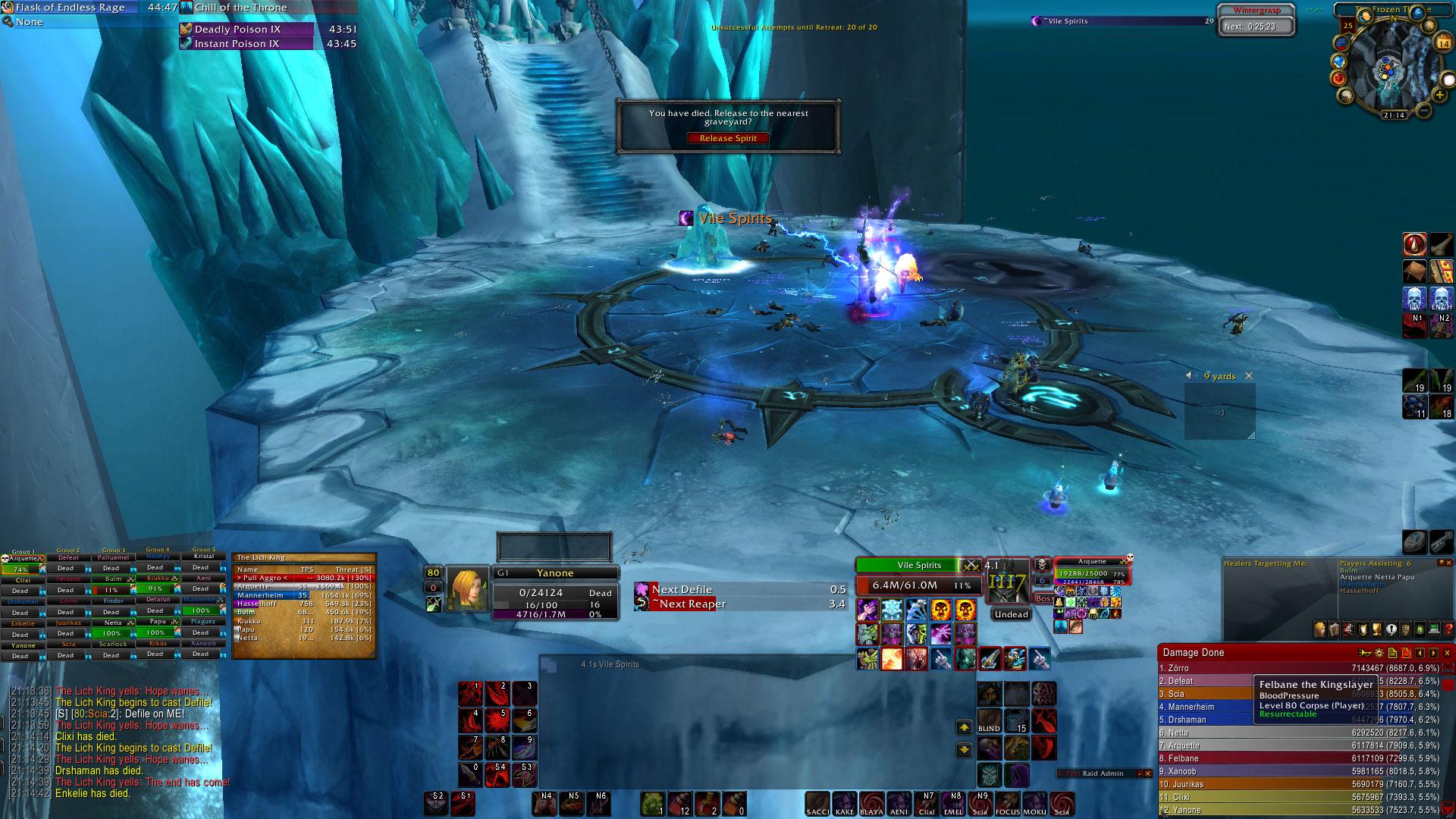Click the Wintergrasp timer panel
This screenshot has width=1456, height=819.
[1257, 20]
